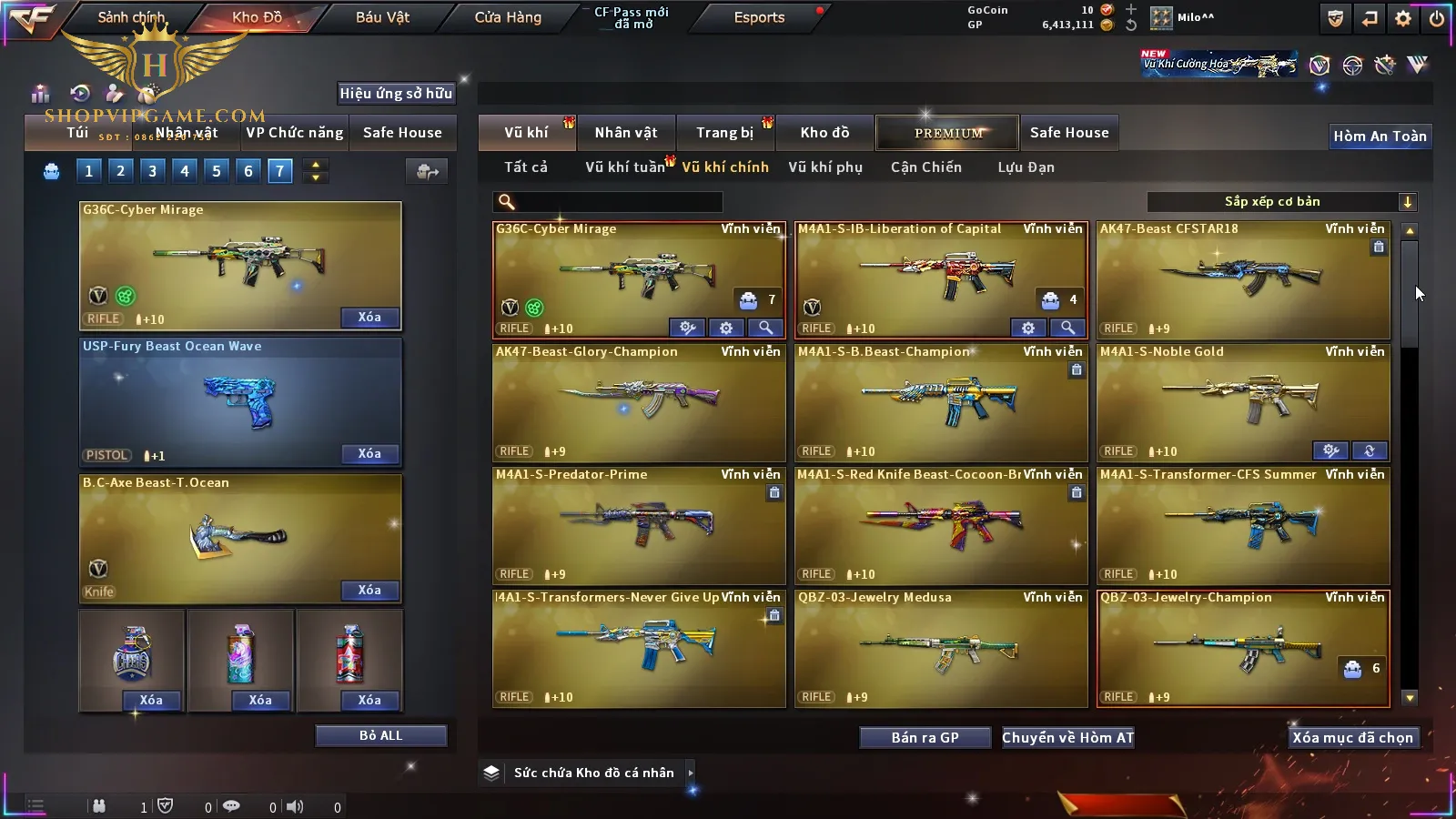Select the AK47-Beast-Glory-Champion rifle
Image resolution: width=1456 pixels, height=819 pixels.
639,401
